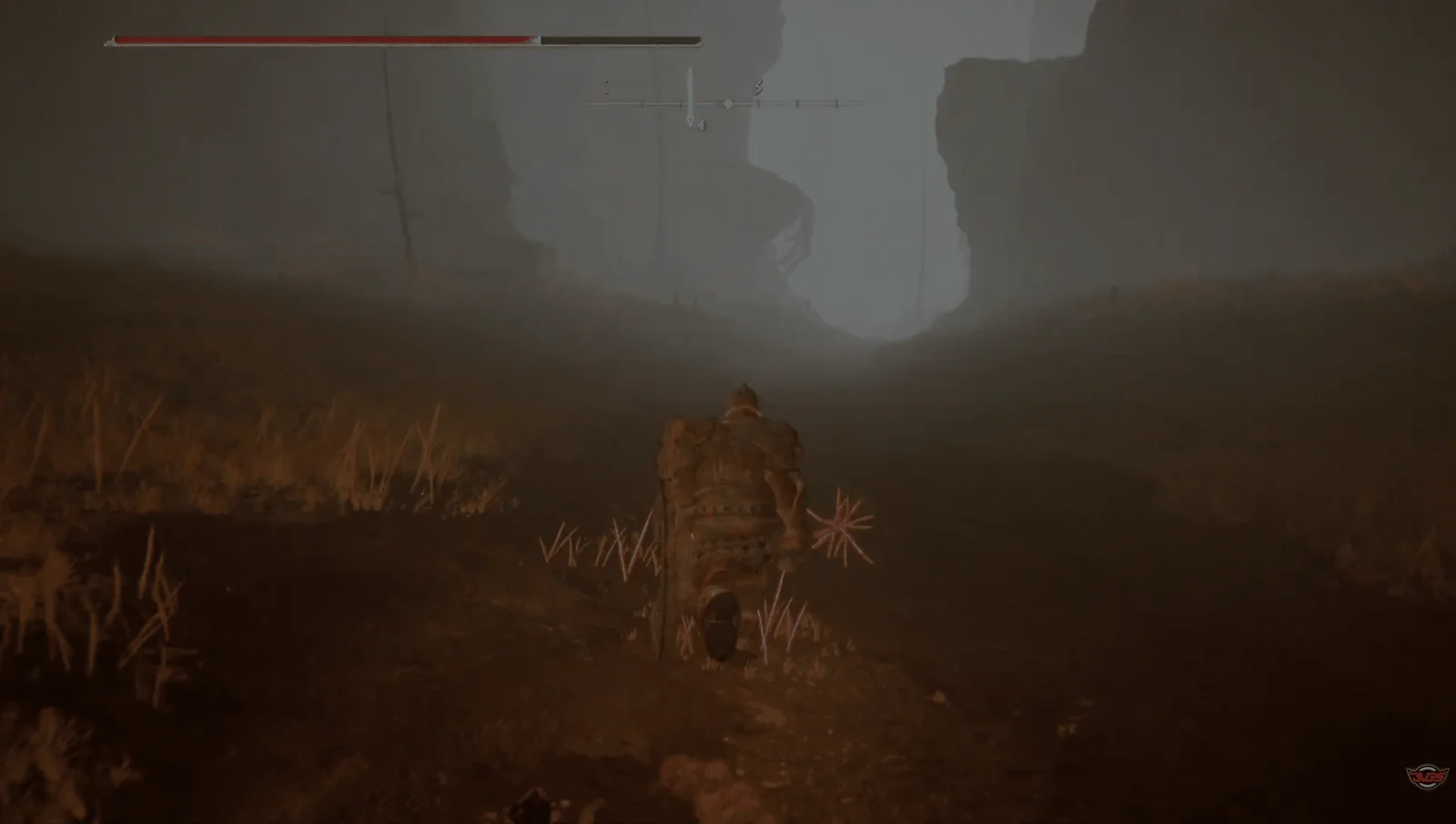Click the rightmost tick on the compass ruler
The width and height of the screenshot is (1456, 824).
(x=836, y=103)
